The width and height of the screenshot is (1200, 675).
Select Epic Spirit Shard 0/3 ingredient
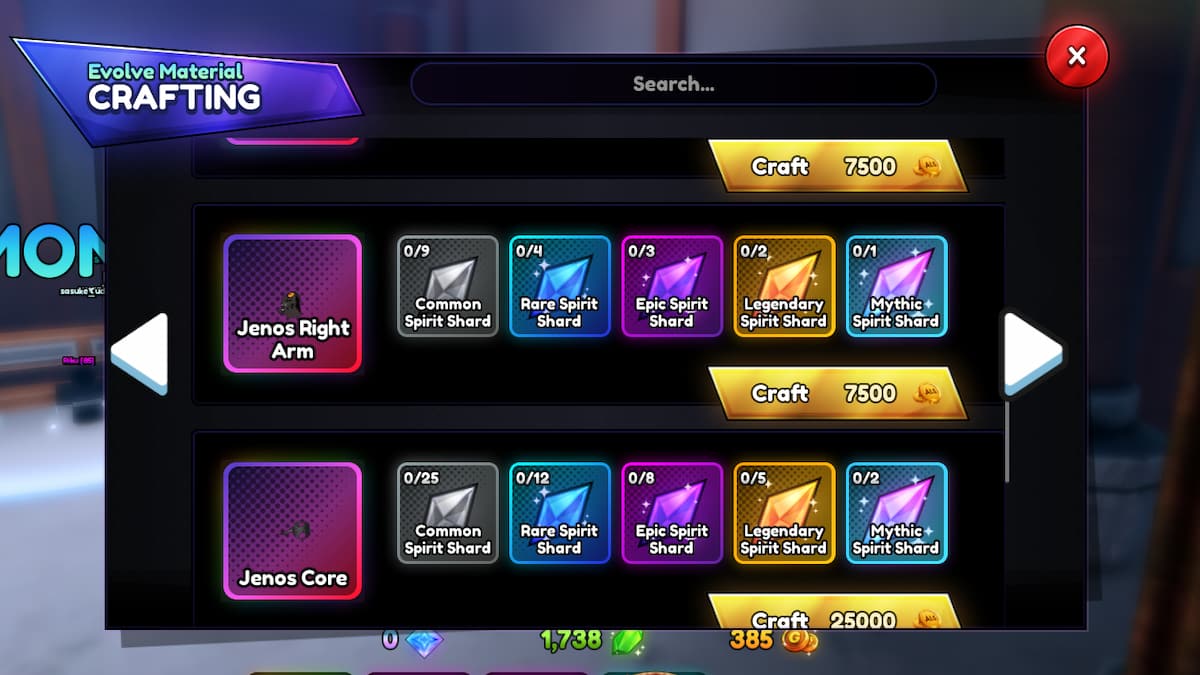(672, 286)
